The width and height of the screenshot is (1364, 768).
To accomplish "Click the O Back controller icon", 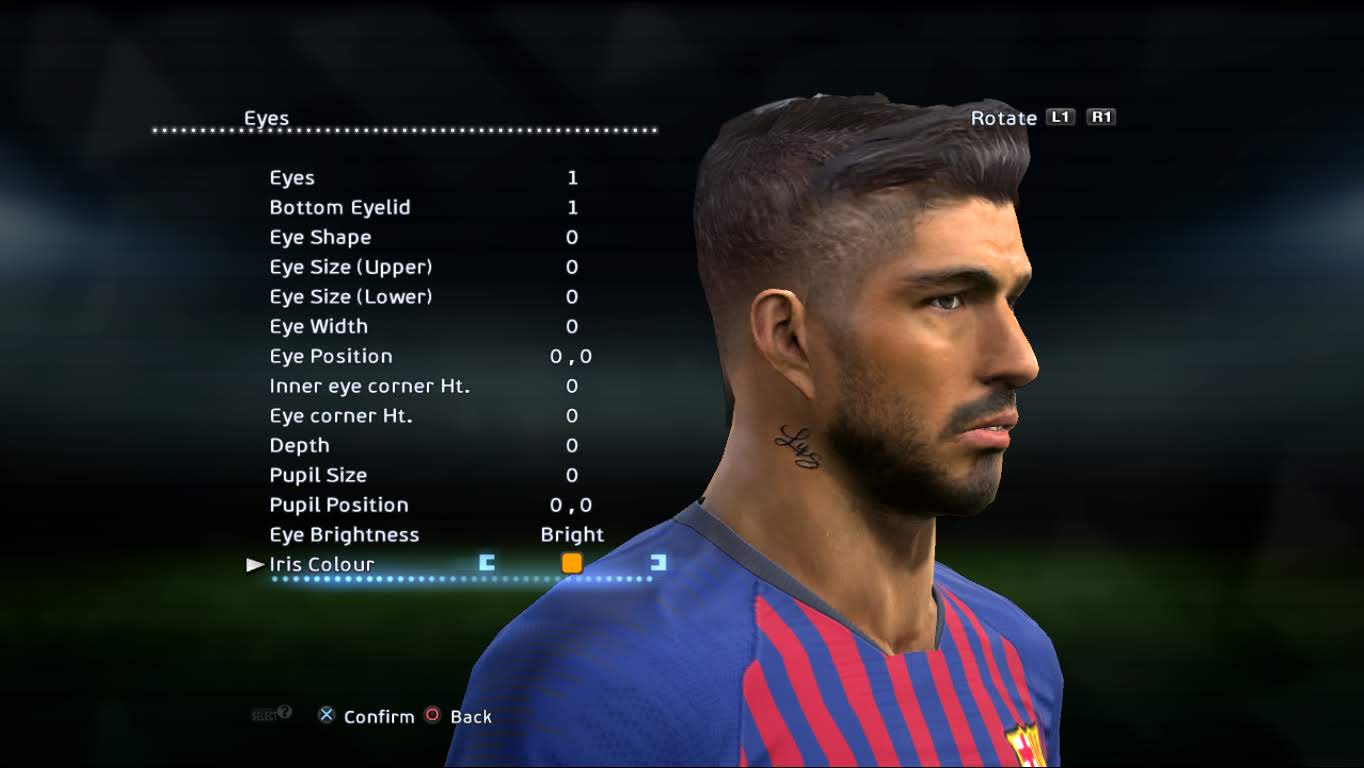I will 432,715.
